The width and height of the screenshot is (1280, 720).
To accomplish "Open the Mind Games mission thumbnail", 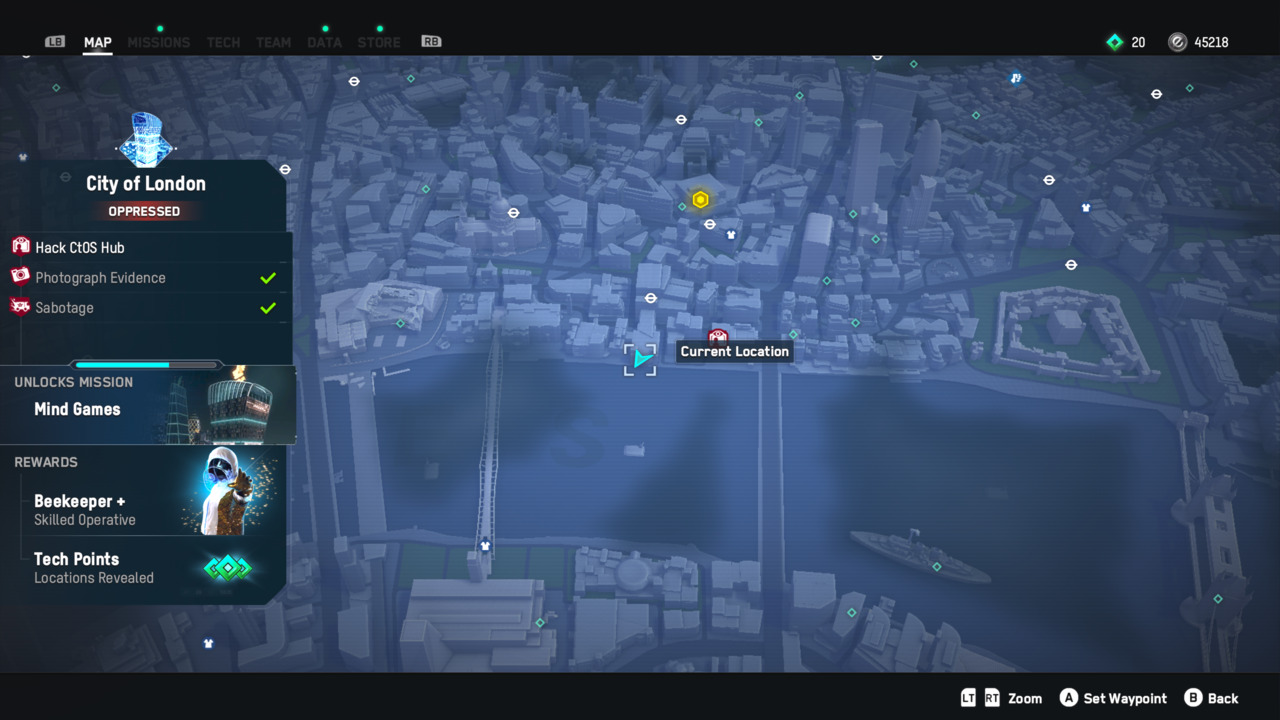I will pos(240,405).
